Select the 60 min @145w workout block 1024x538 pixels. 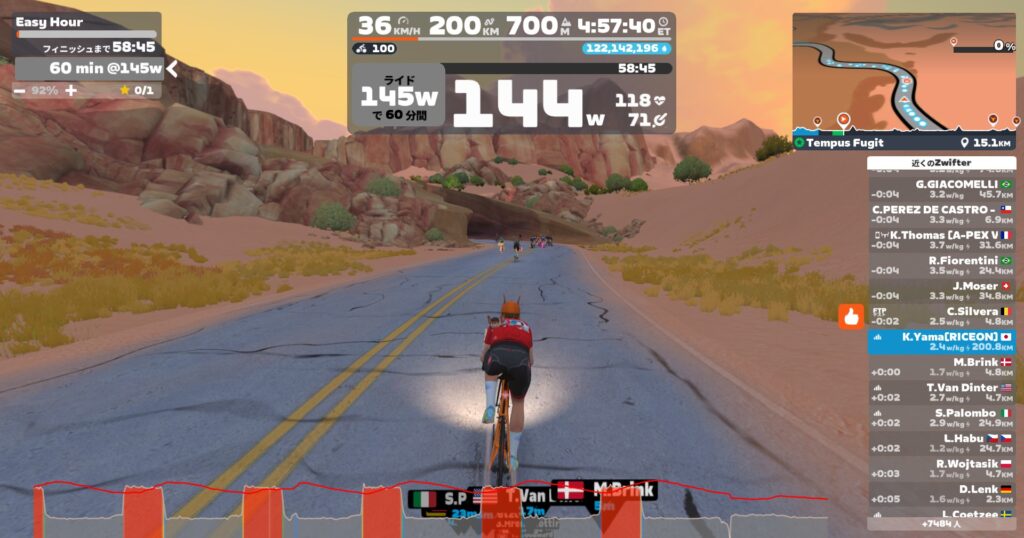(88, 68)
